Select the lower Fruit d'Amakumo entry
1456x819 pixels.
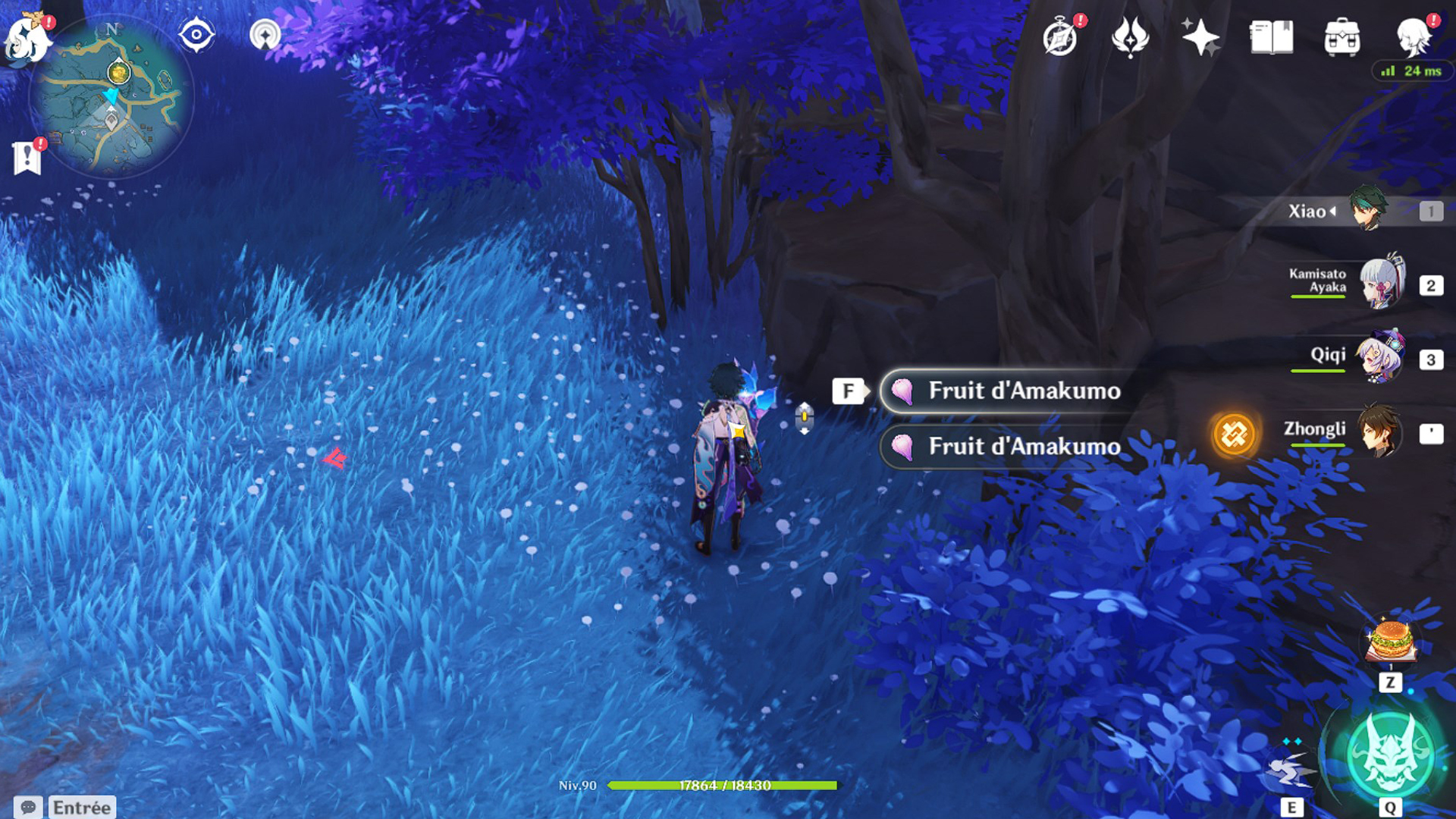(x=1009, y=447)
